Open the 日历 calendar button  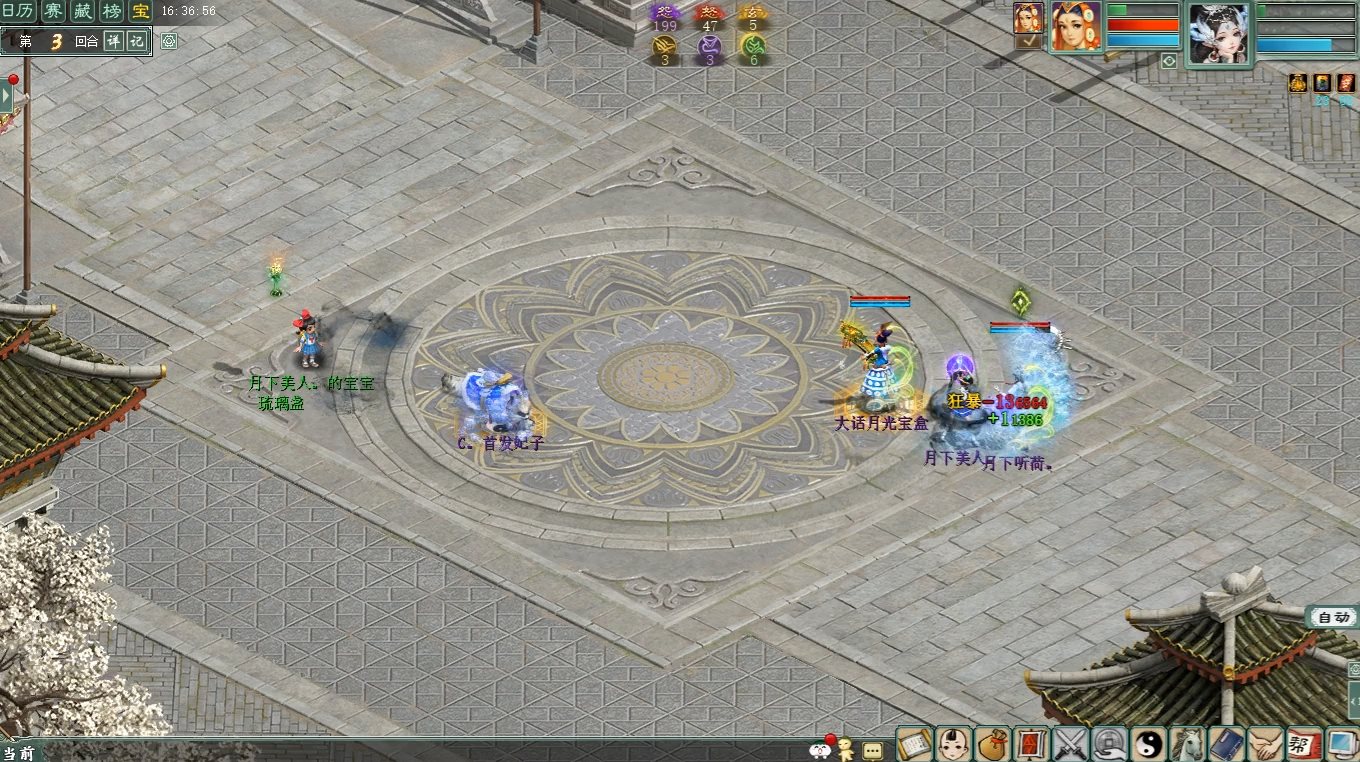[19, 12]
